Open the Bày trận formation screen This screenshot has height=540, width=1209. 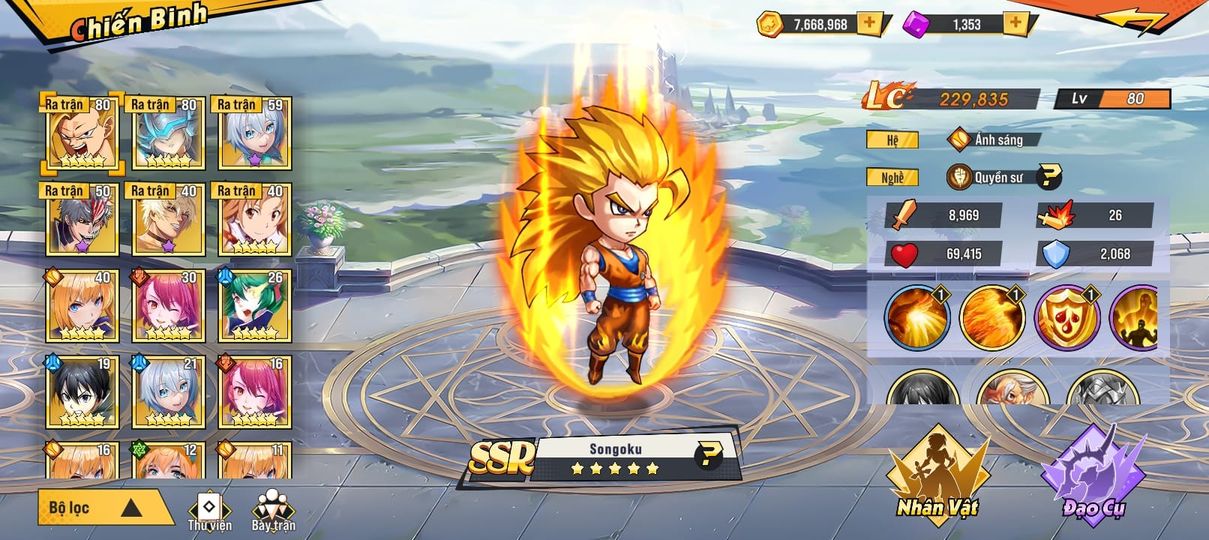[273, 510]
